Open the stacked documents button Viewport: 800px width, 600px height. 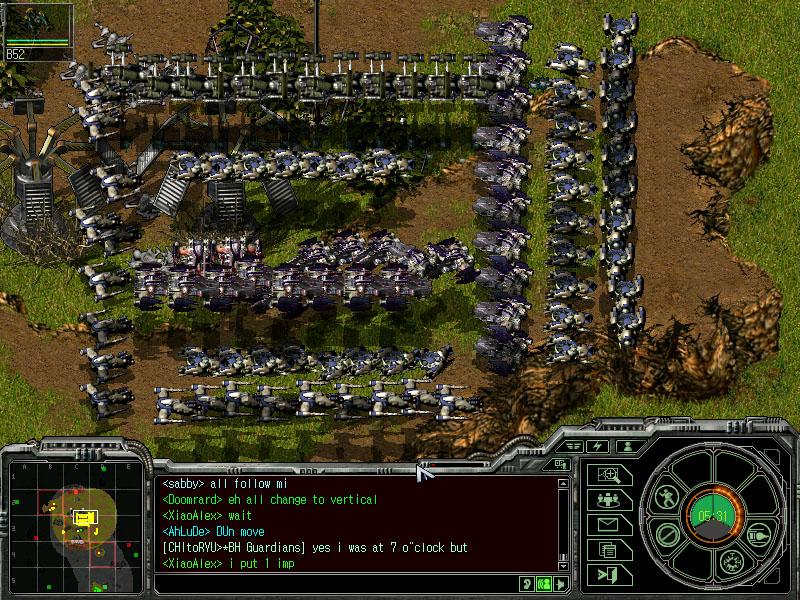tap(608, 549)
